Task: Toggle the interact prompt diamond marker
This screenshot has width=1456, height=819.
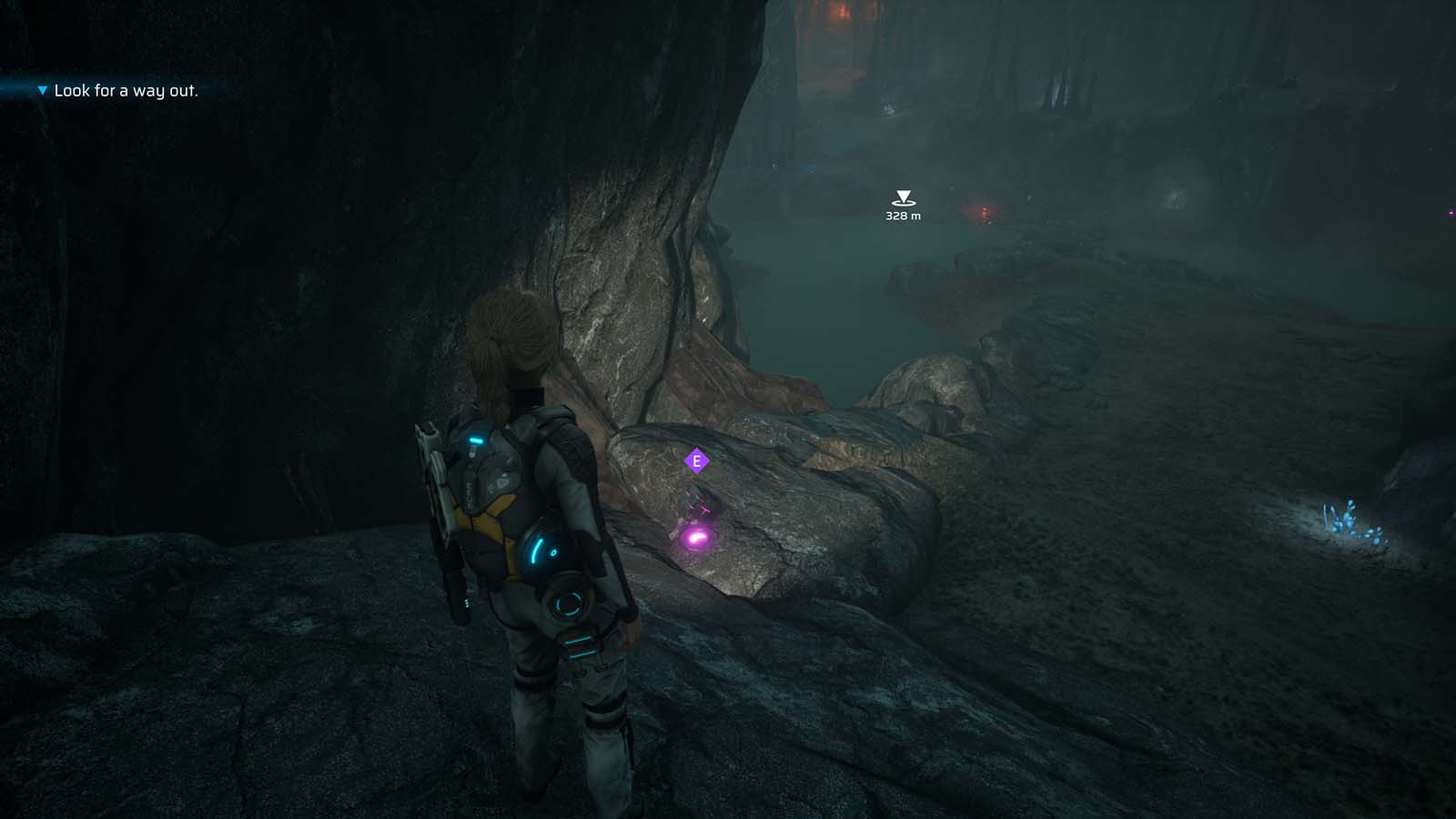Action: tap(695, 461)
